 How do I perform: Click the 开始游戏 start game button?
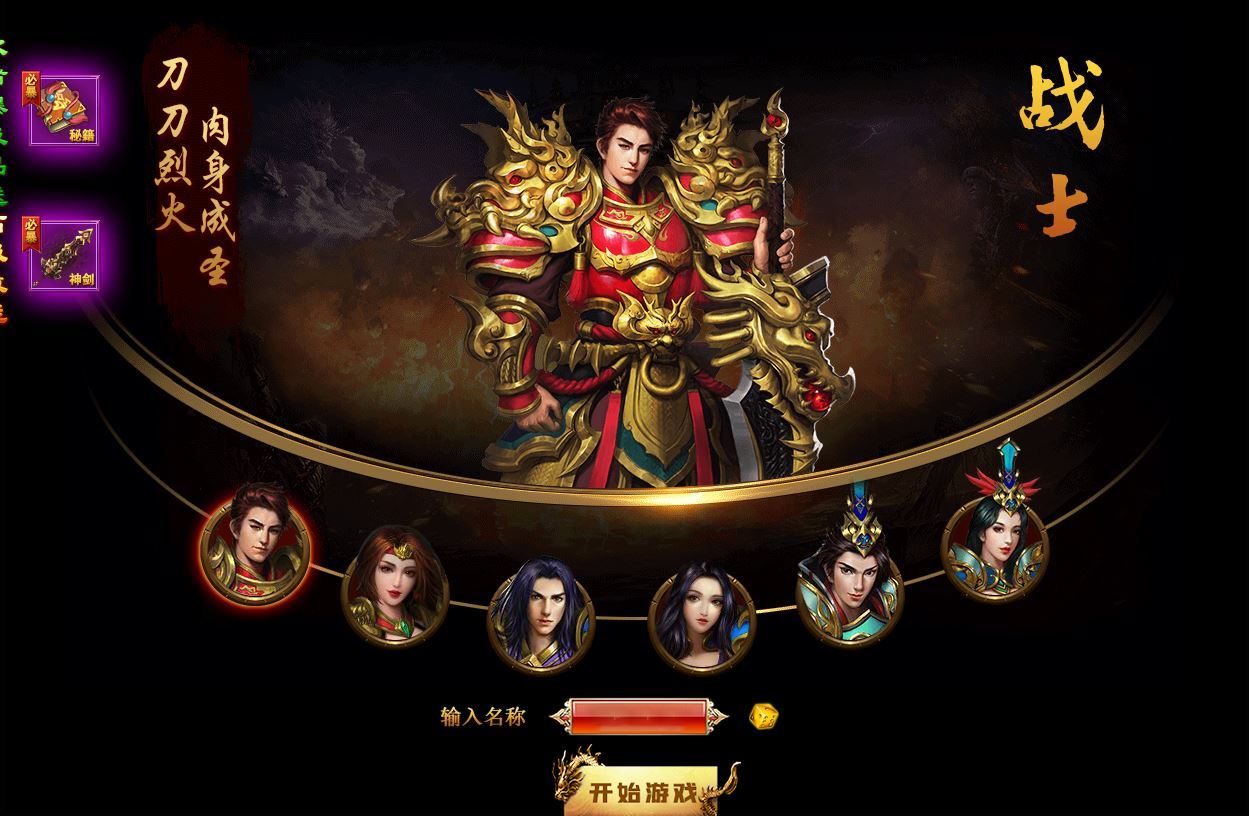pyautogui.click(x=642, y=793)
